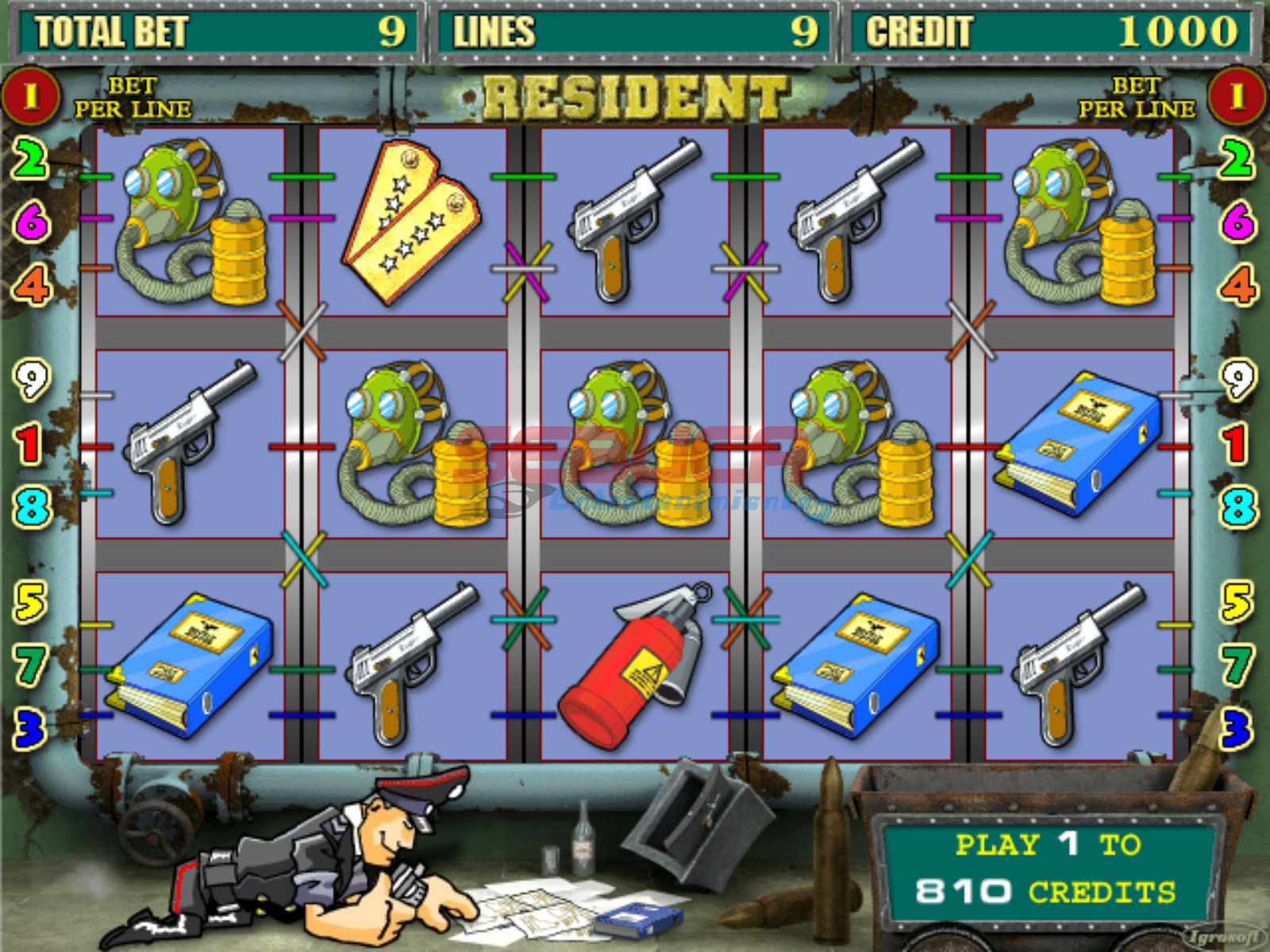The image size is (1270, 952).
Task: Select payline 2 marker on the left edge
Action: (30, 159)
